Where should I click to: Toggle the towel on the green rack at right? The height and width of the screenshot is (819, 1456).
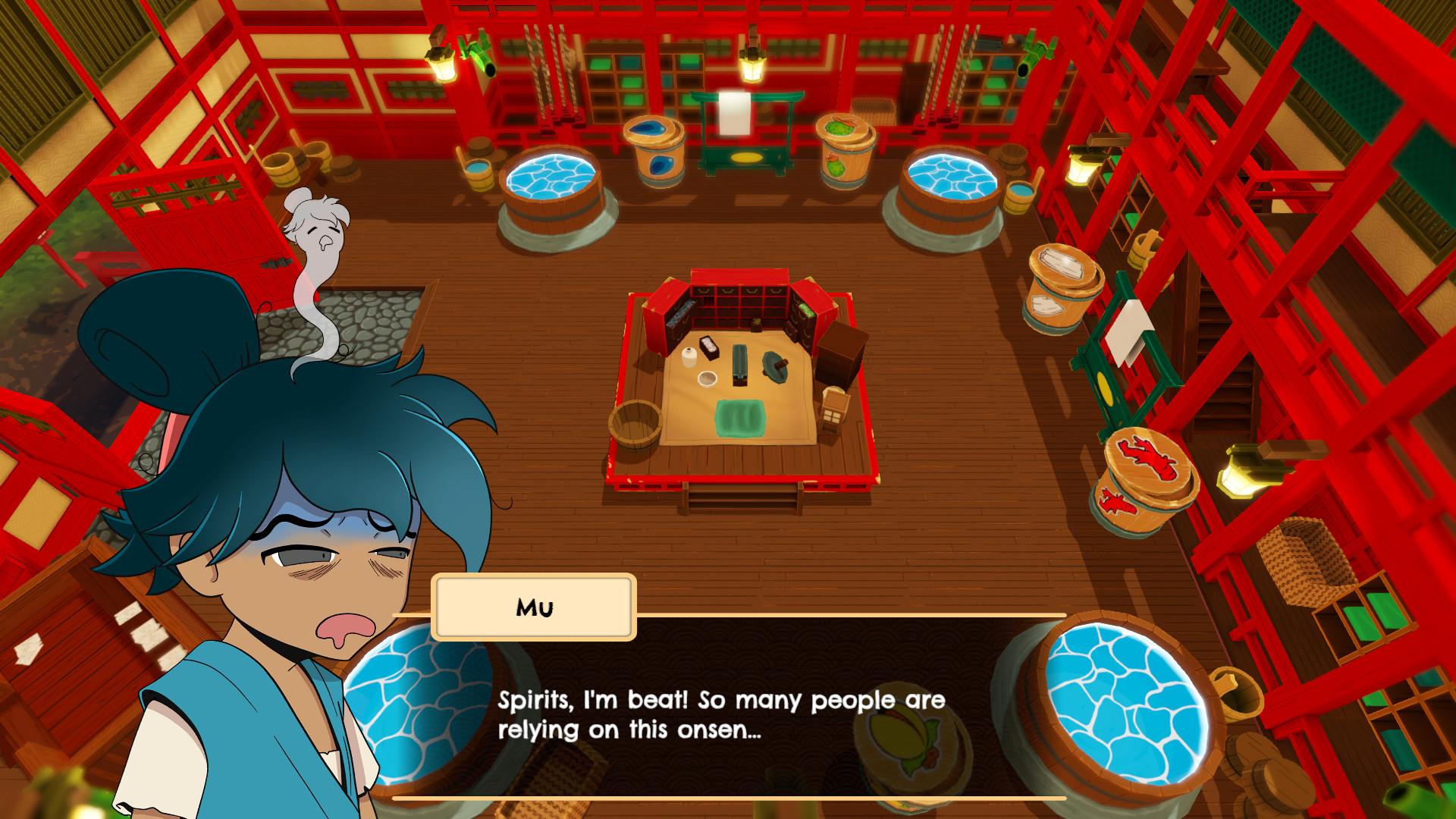1130,334
